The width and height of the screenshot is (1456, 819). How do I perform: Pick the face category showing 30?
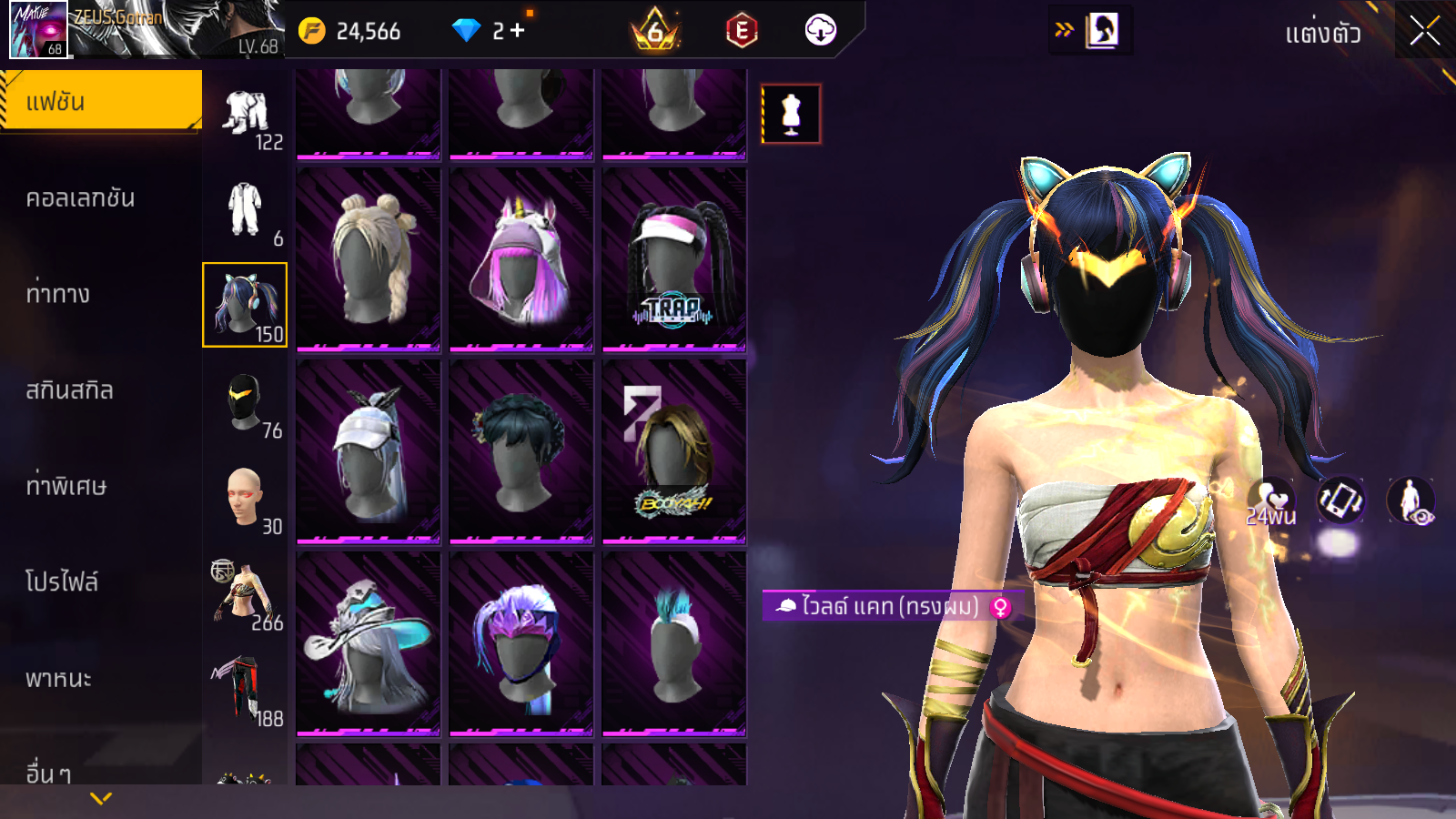point(245,498)
